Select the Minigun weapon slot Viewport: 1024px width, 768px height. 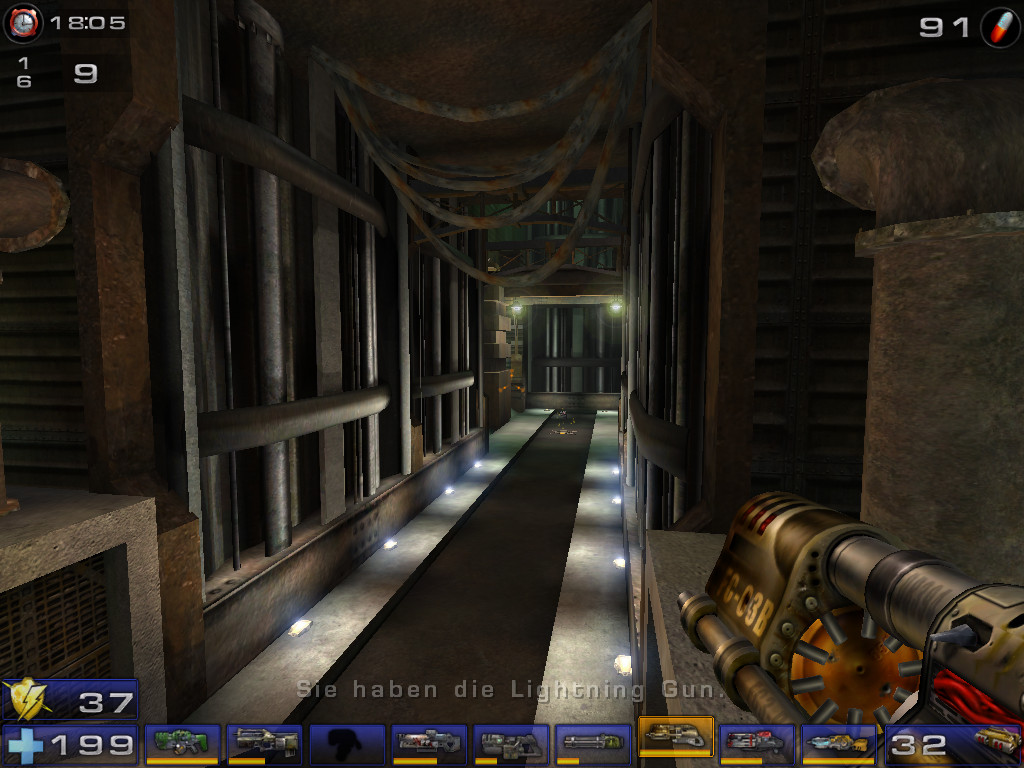click(593, 744)
